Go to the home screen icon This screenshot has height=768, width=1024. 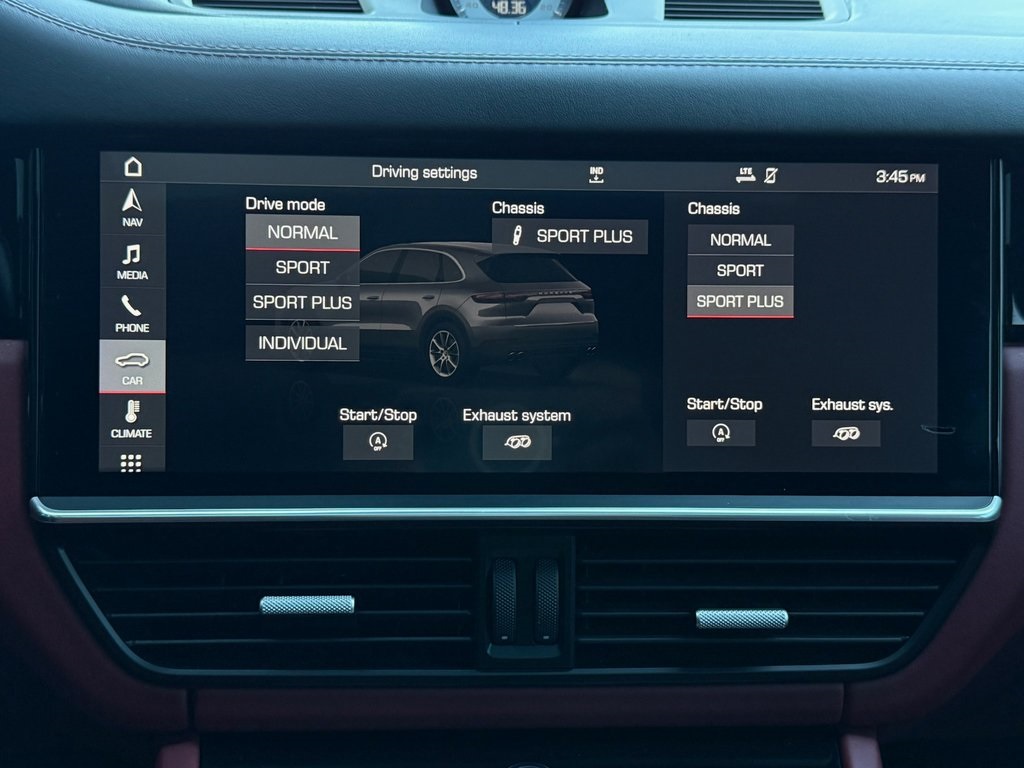point(133,167)
